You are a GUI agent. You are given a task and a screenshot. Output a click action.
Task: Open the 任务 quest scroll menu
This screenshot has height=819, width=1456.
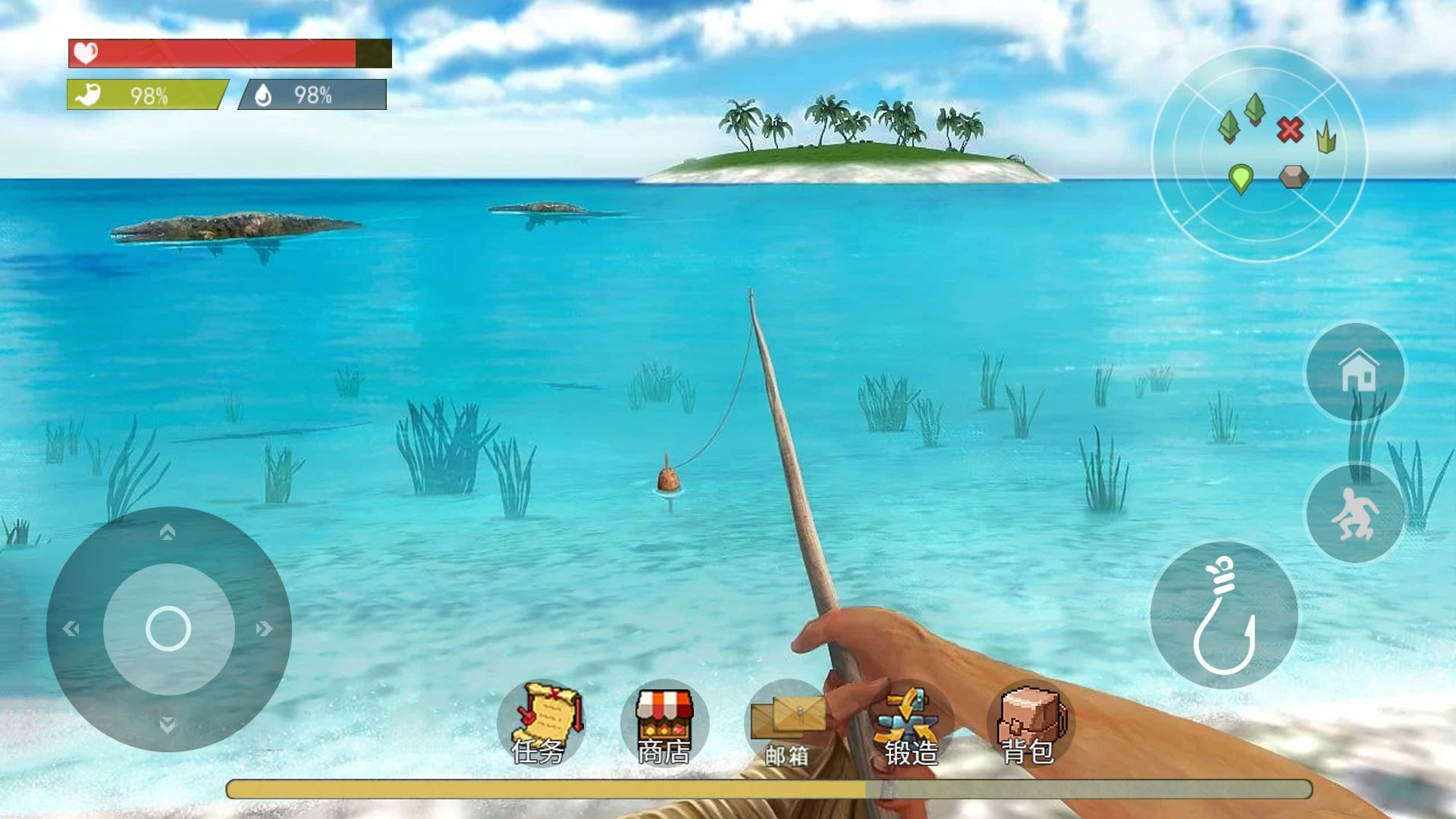click(x=541, y=723)
